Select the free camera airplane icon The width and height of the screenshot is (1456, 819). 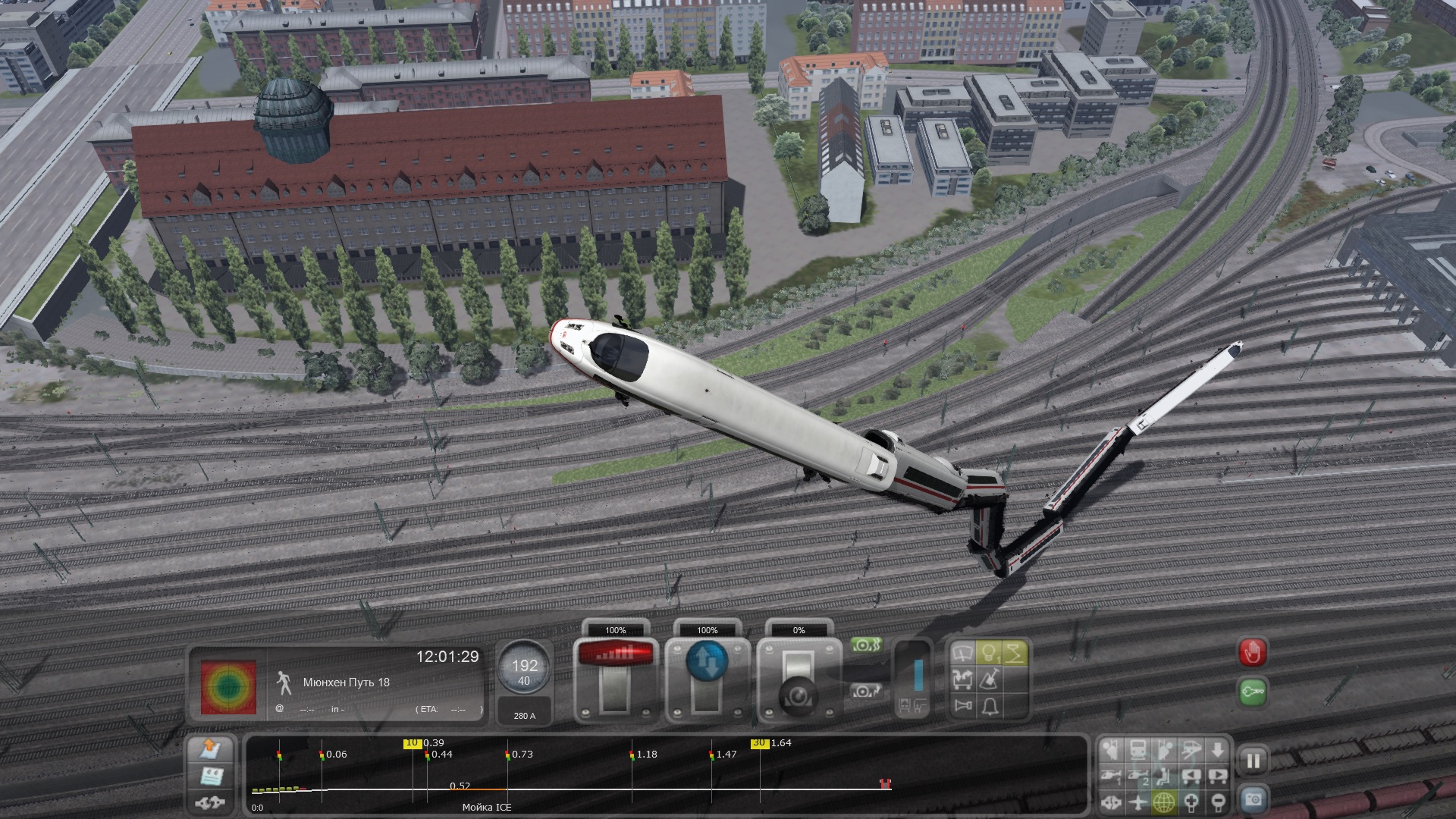pos(1137,802)
